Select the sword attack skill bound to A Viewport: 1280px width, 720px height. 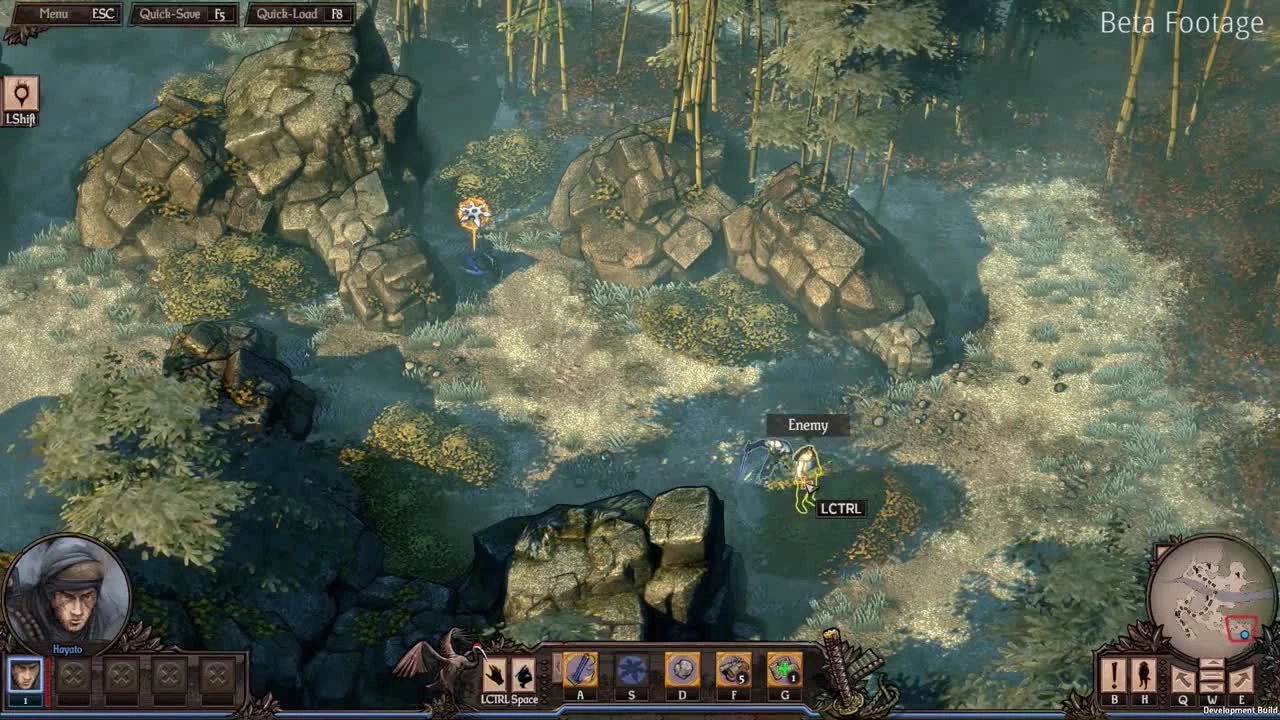click(581, 668)
